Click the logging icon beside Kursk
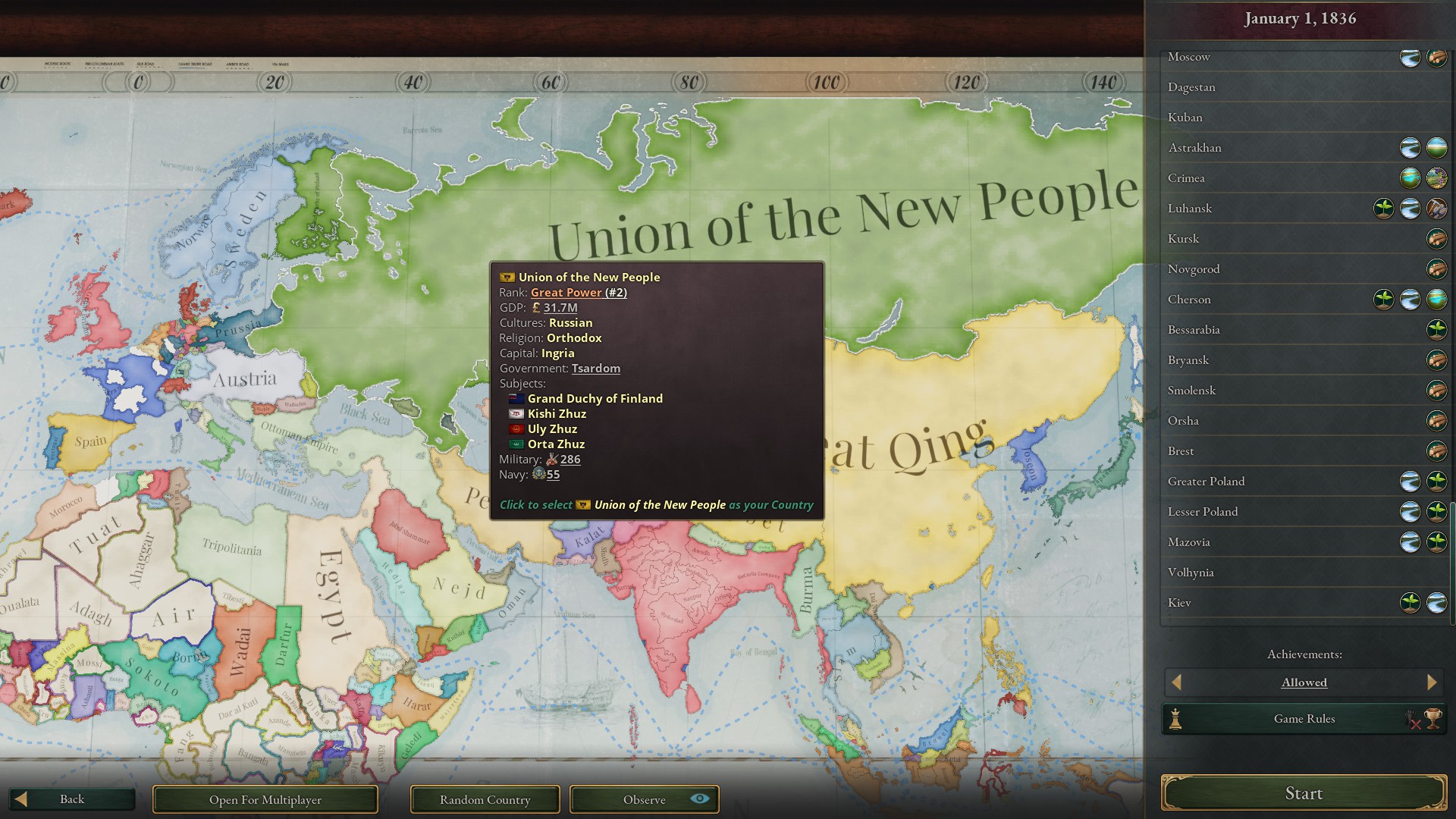 tap(1437, 239)
